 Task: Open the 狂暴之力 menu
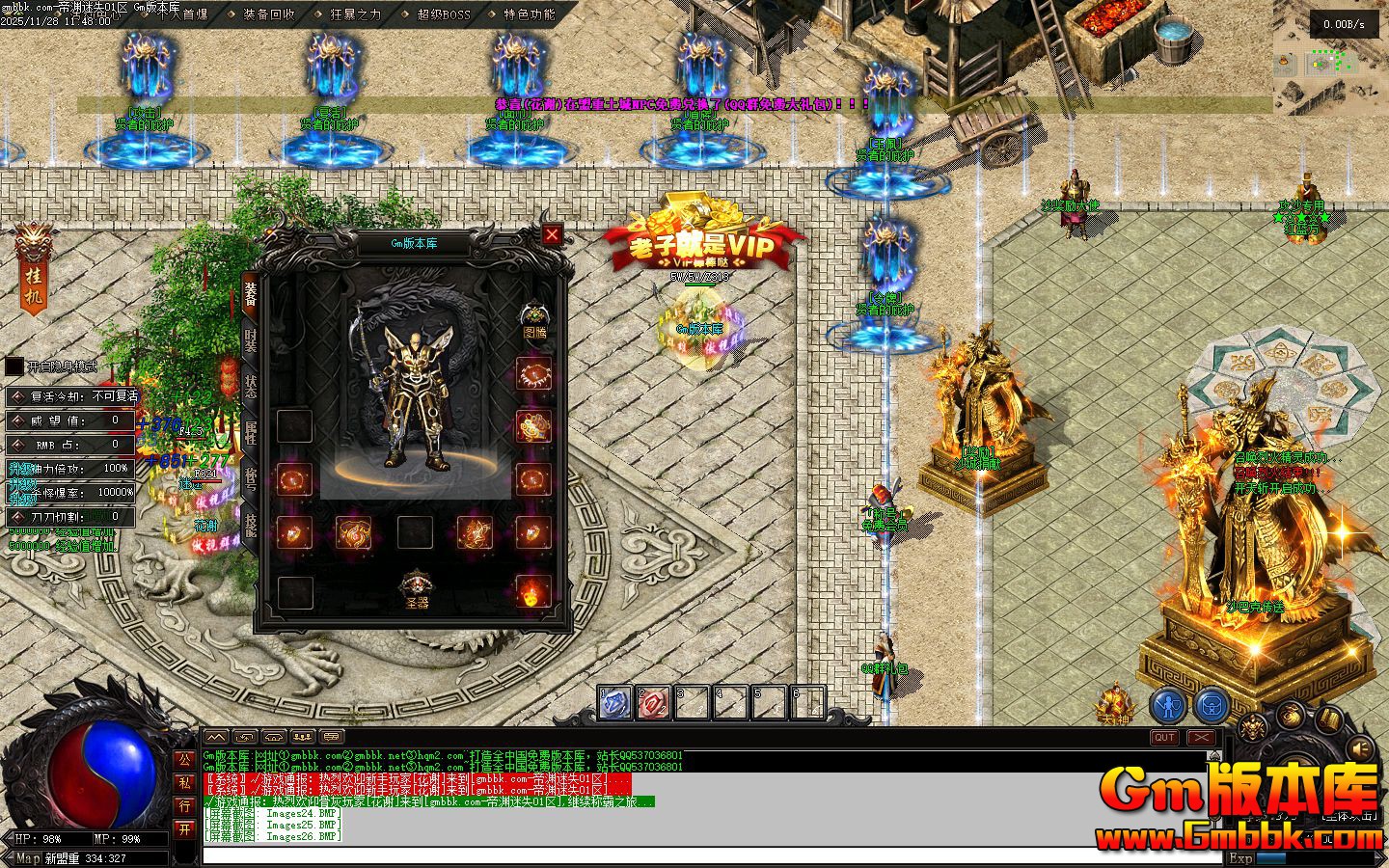tap(355, 14)
